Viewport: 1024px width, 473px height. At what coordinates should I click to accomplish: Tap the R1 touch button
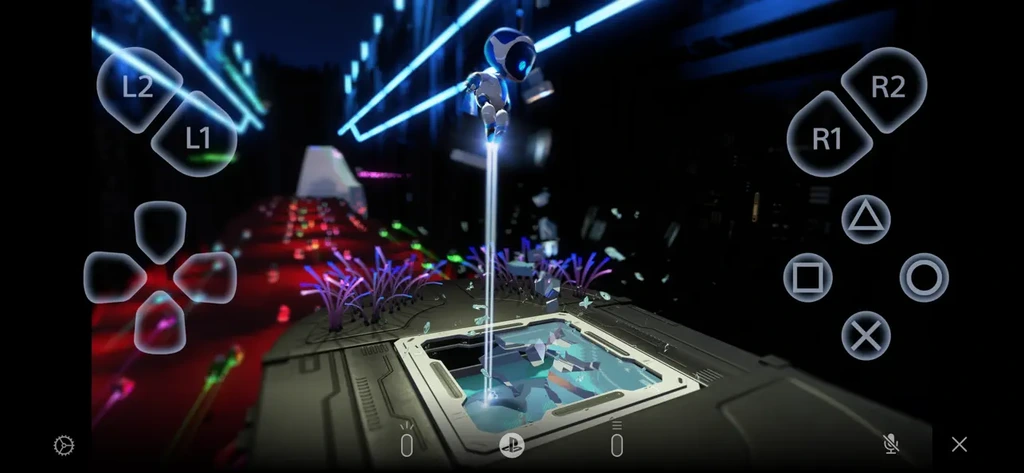(x=827, y=139)
